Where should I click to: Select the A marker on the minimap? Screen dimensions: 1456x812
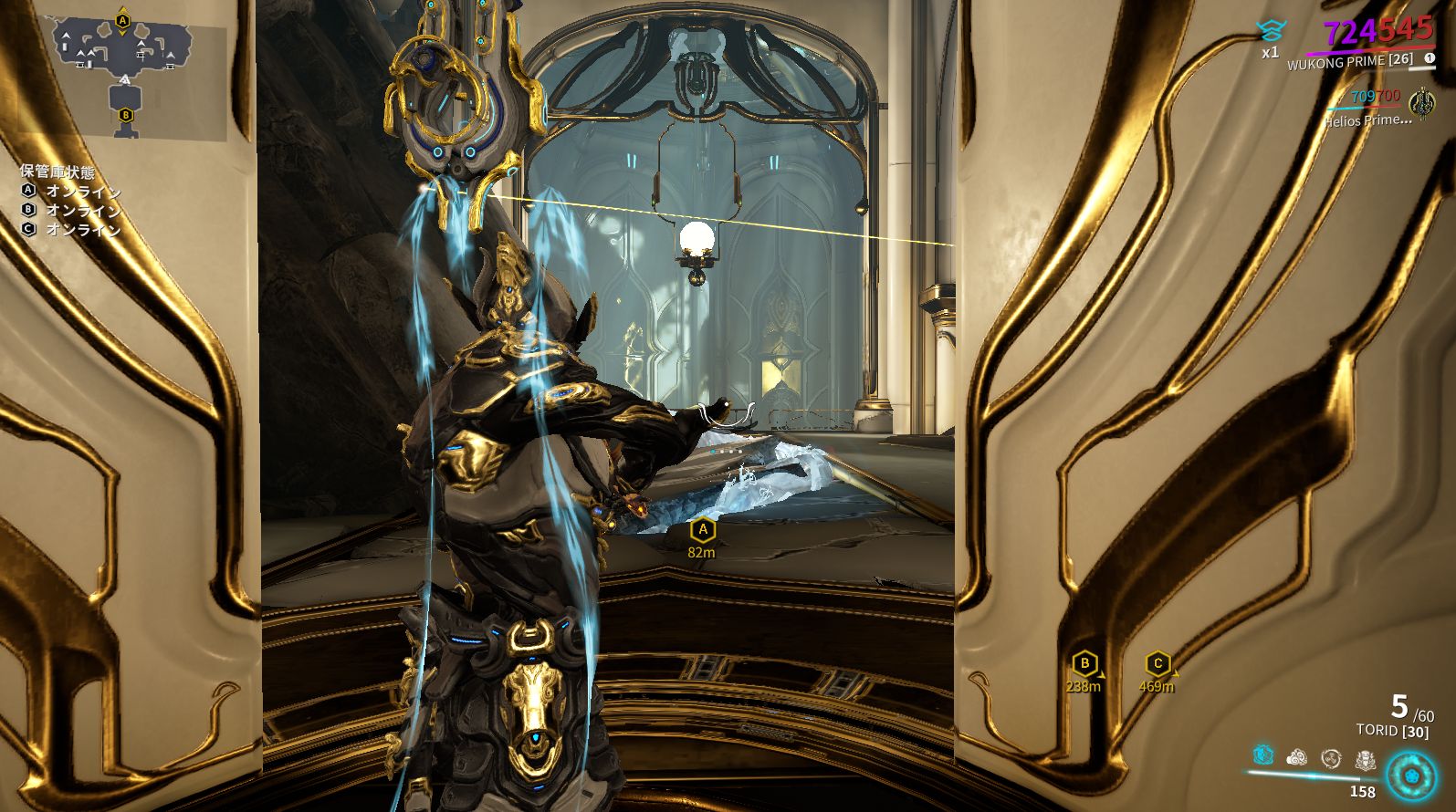tap(123, 20)
